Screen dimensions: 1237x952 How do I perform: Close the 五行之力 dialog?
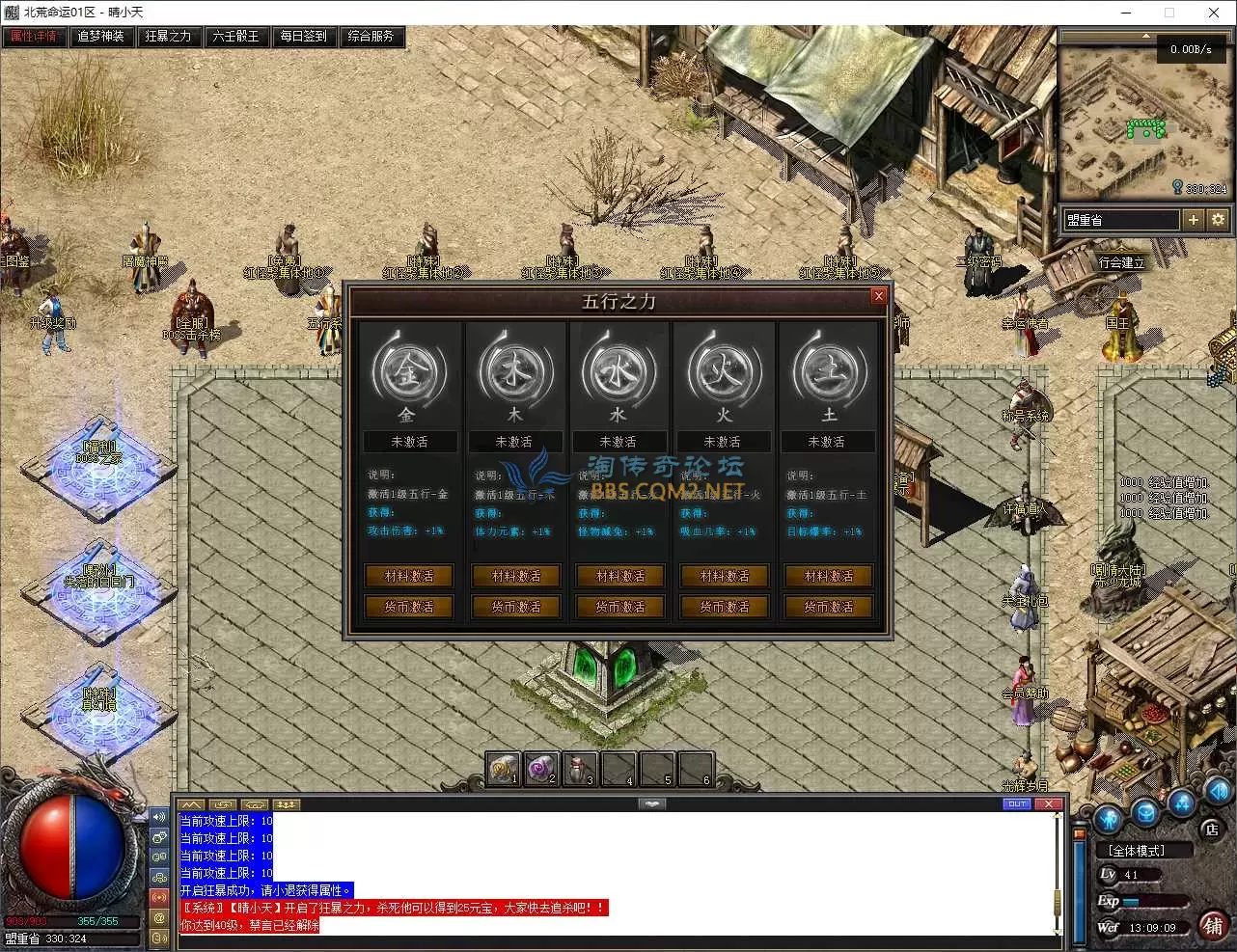point(878,296)
